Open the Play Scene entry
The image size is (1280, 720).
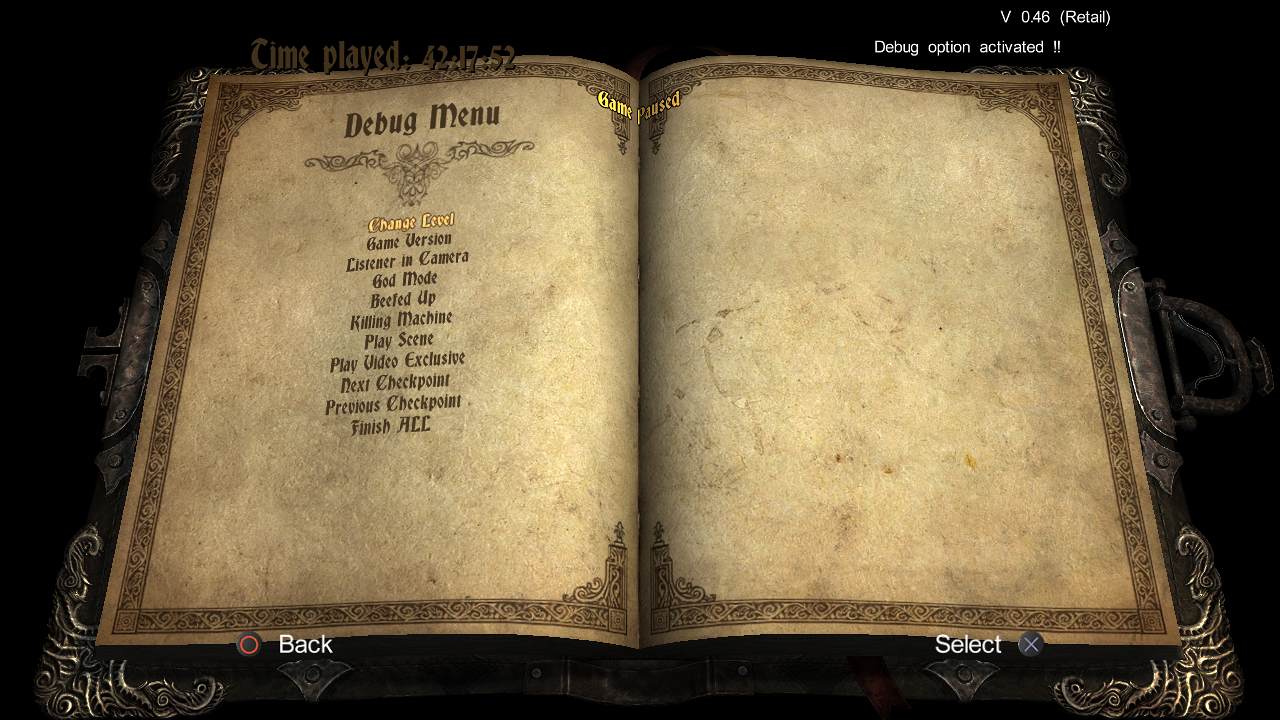tap(399, 341)
